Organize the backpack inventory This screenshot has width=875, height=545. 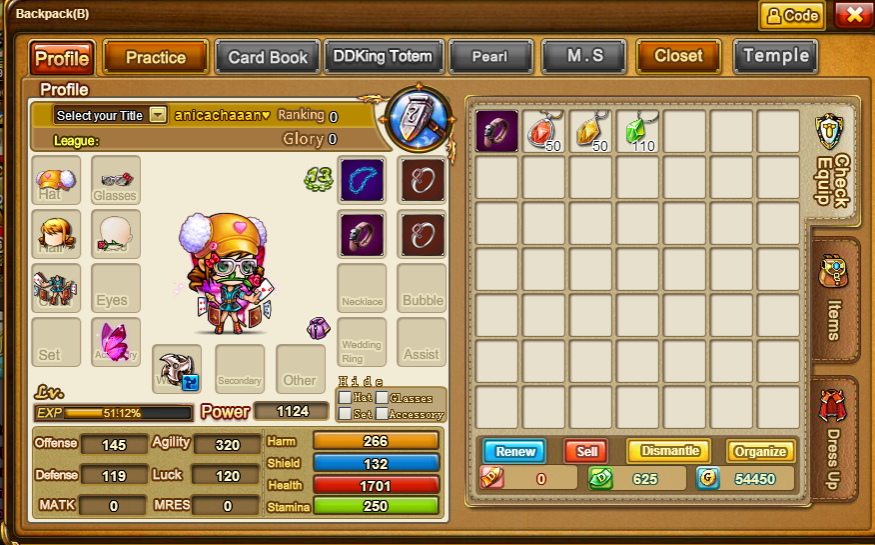(x=760, y=451)
